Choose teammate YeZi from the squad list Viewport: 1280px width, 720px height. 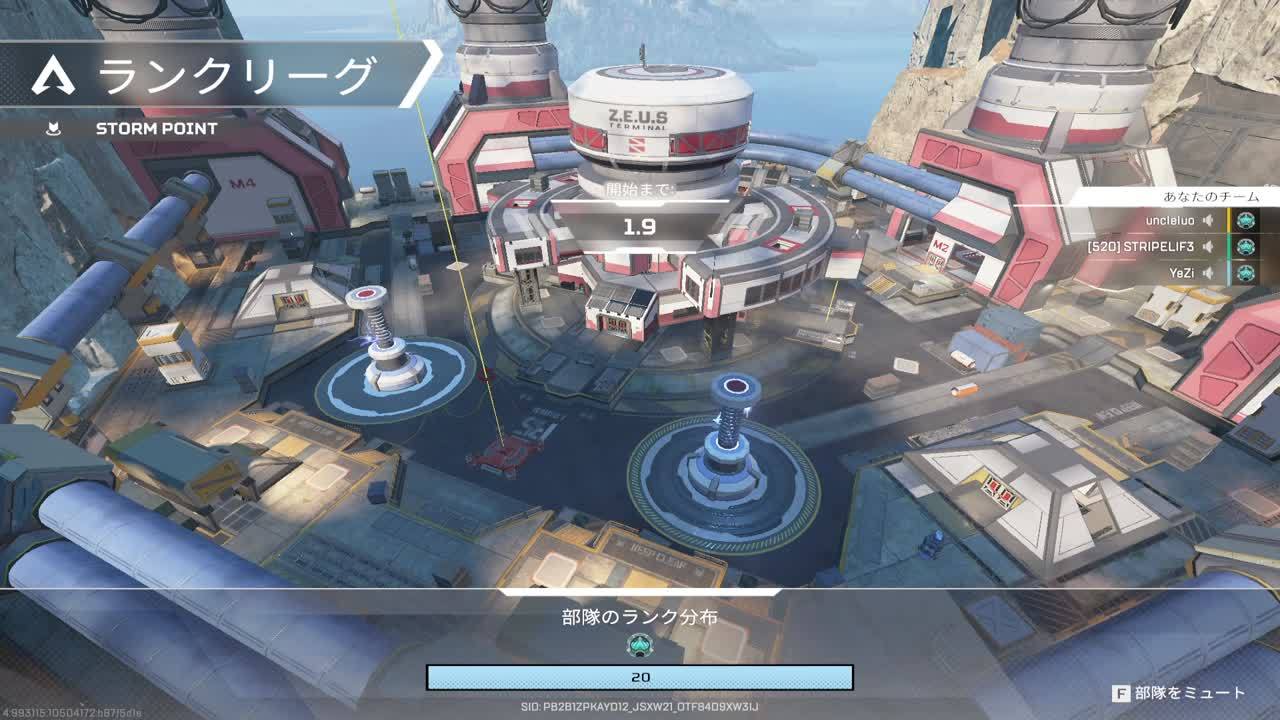1182,272
